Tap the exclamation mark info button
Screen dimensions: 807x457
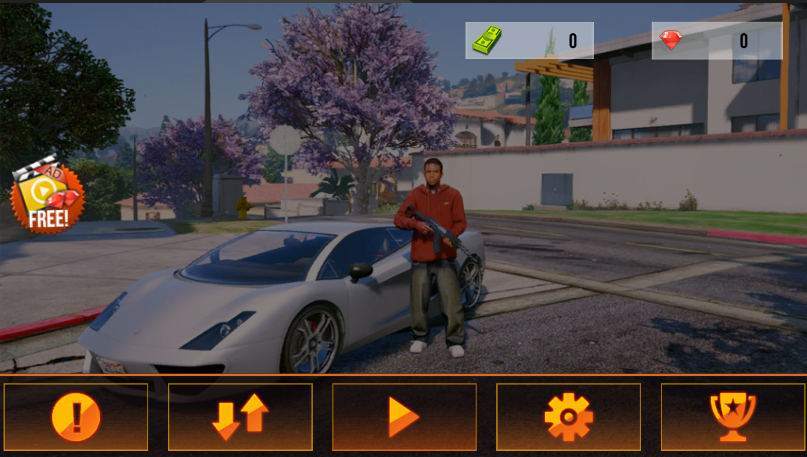(x=76, y=417)
